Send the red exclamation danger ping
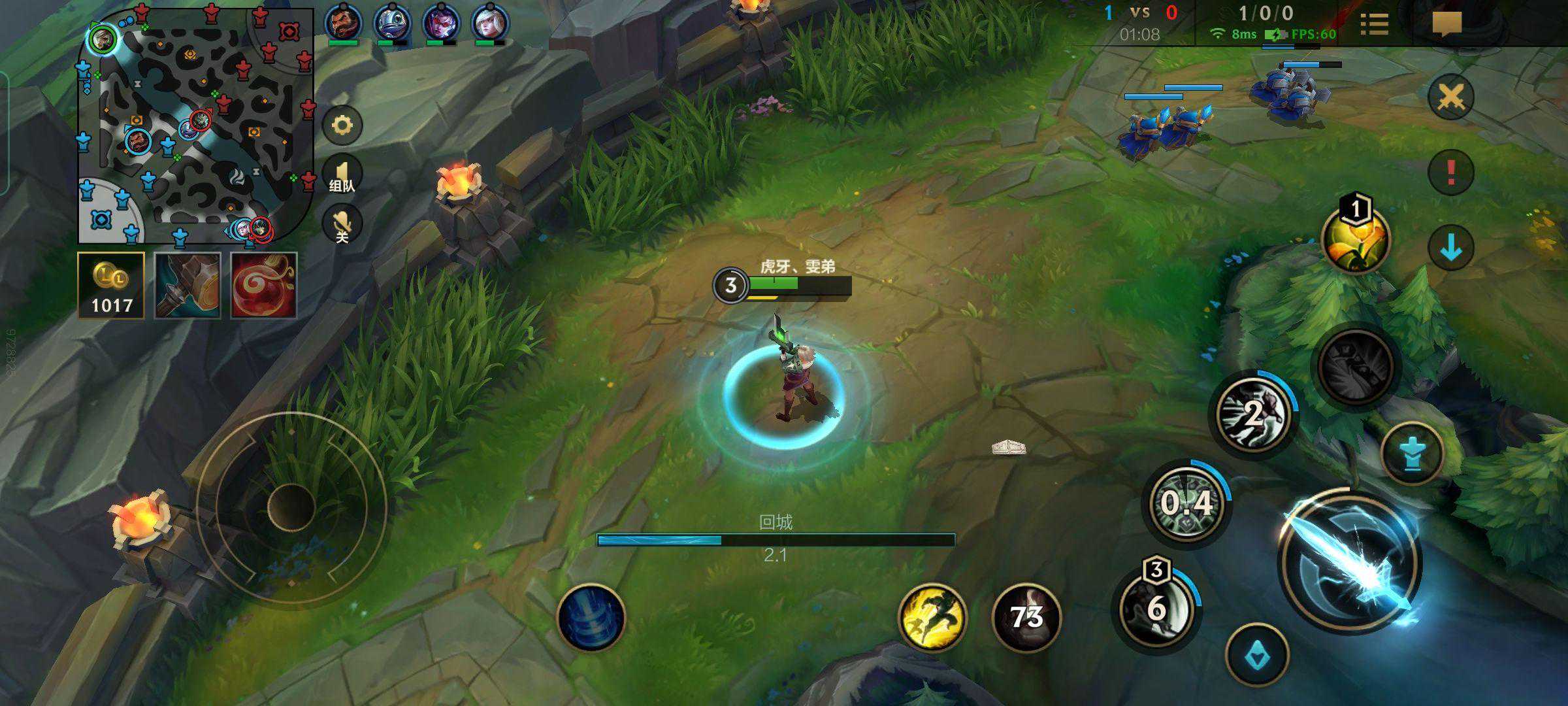The width and height of the screenshot is (1568, 706). pos(1450,173)
